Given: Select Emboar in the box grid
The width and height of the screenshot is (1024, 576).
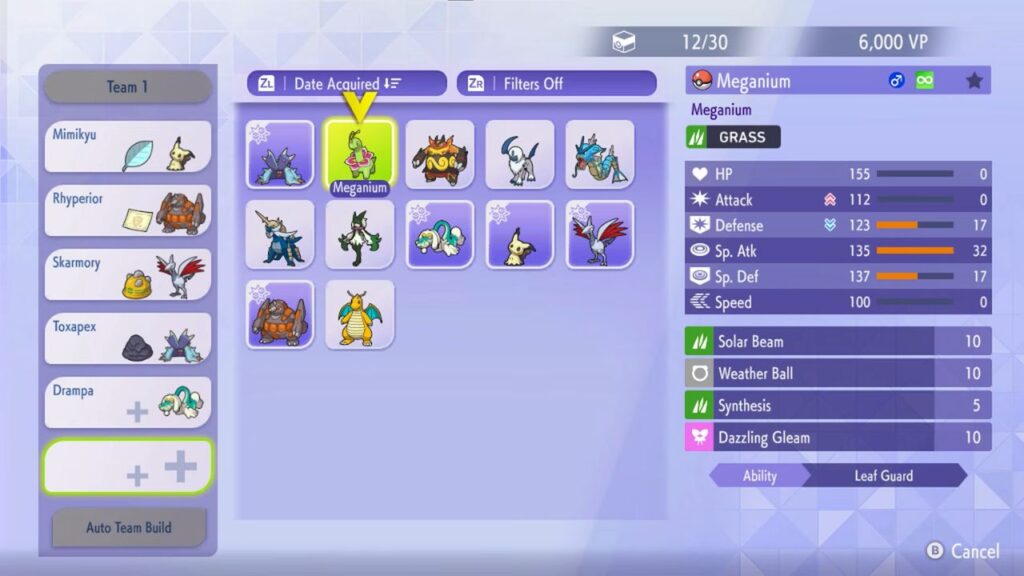Looking at the screenshot, I should (440, 154).
